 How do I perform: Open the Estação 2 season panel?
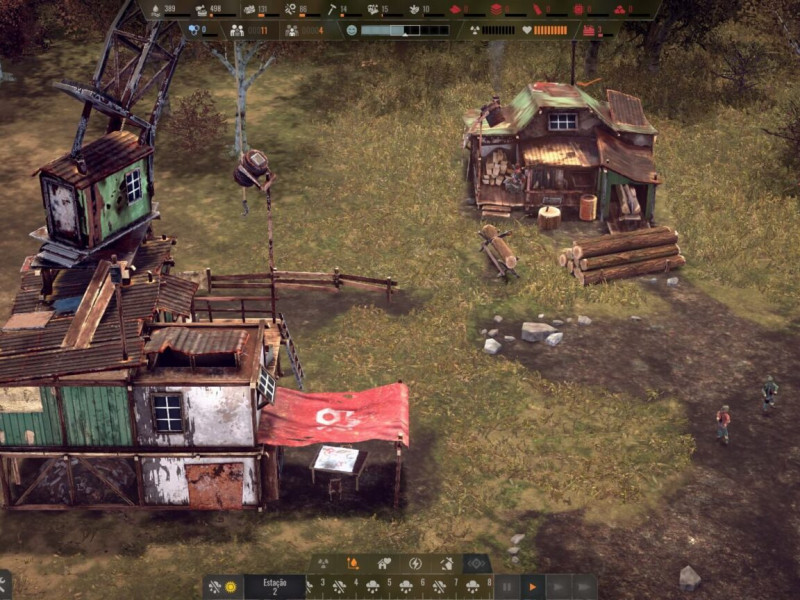click(274, 586)
